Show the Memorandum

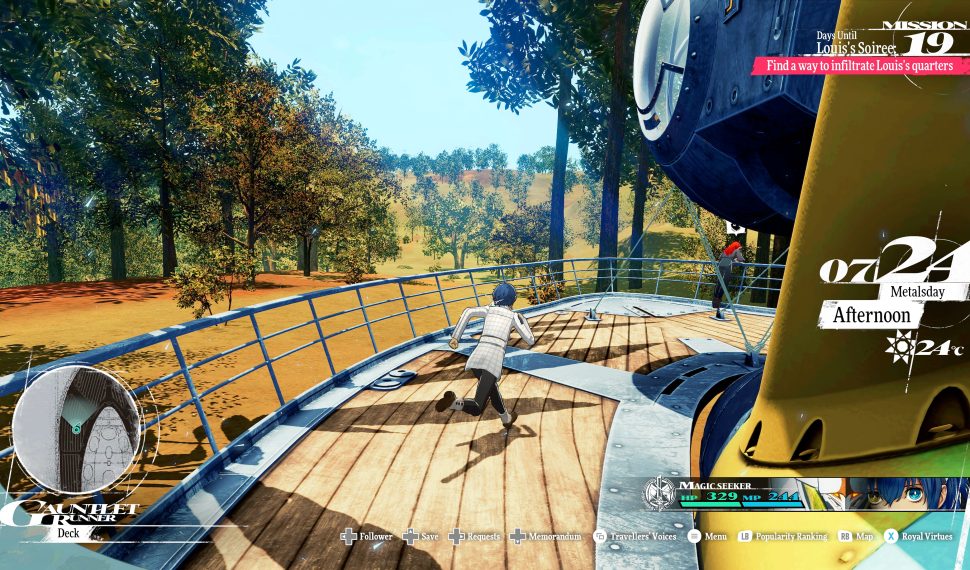click(x=546, y=537)
